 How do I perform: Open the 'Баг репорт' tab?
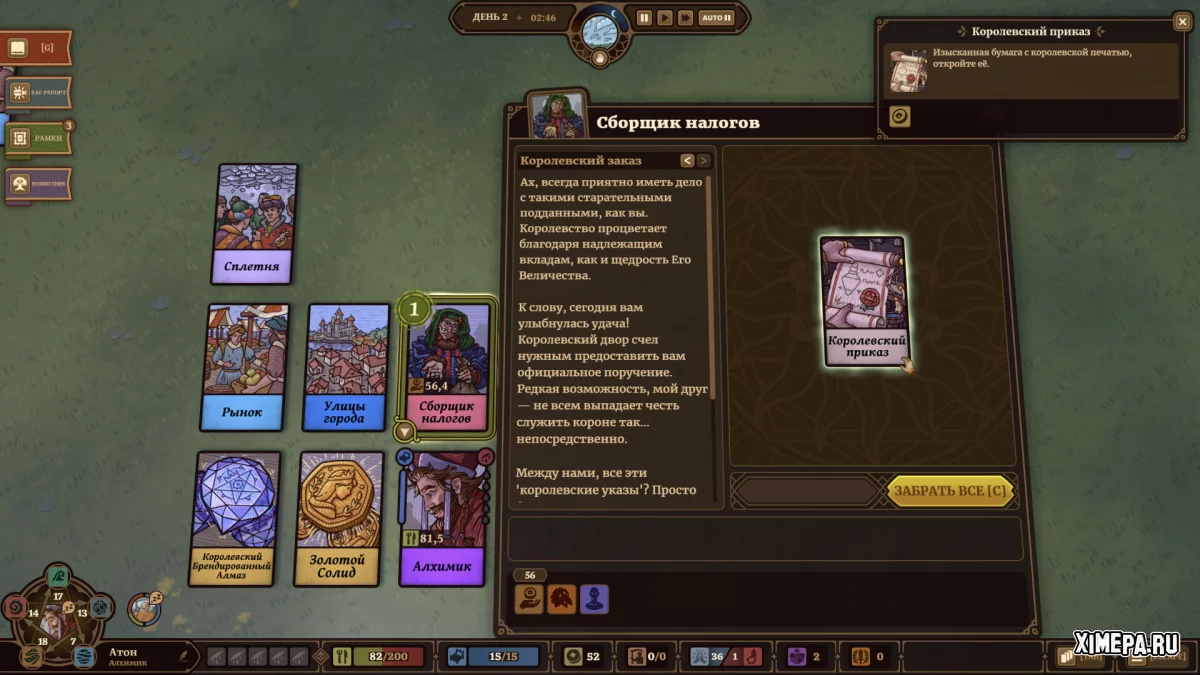38,94
